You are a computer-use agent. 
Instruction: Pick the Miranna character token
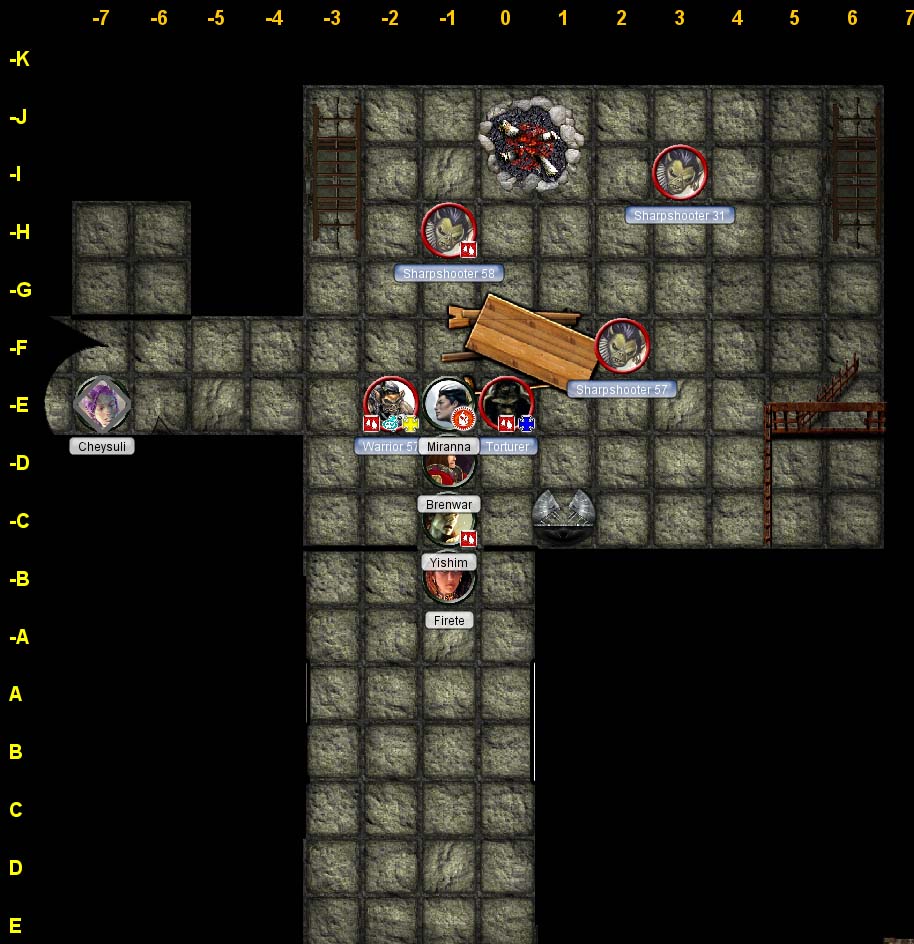coord(448,402)
